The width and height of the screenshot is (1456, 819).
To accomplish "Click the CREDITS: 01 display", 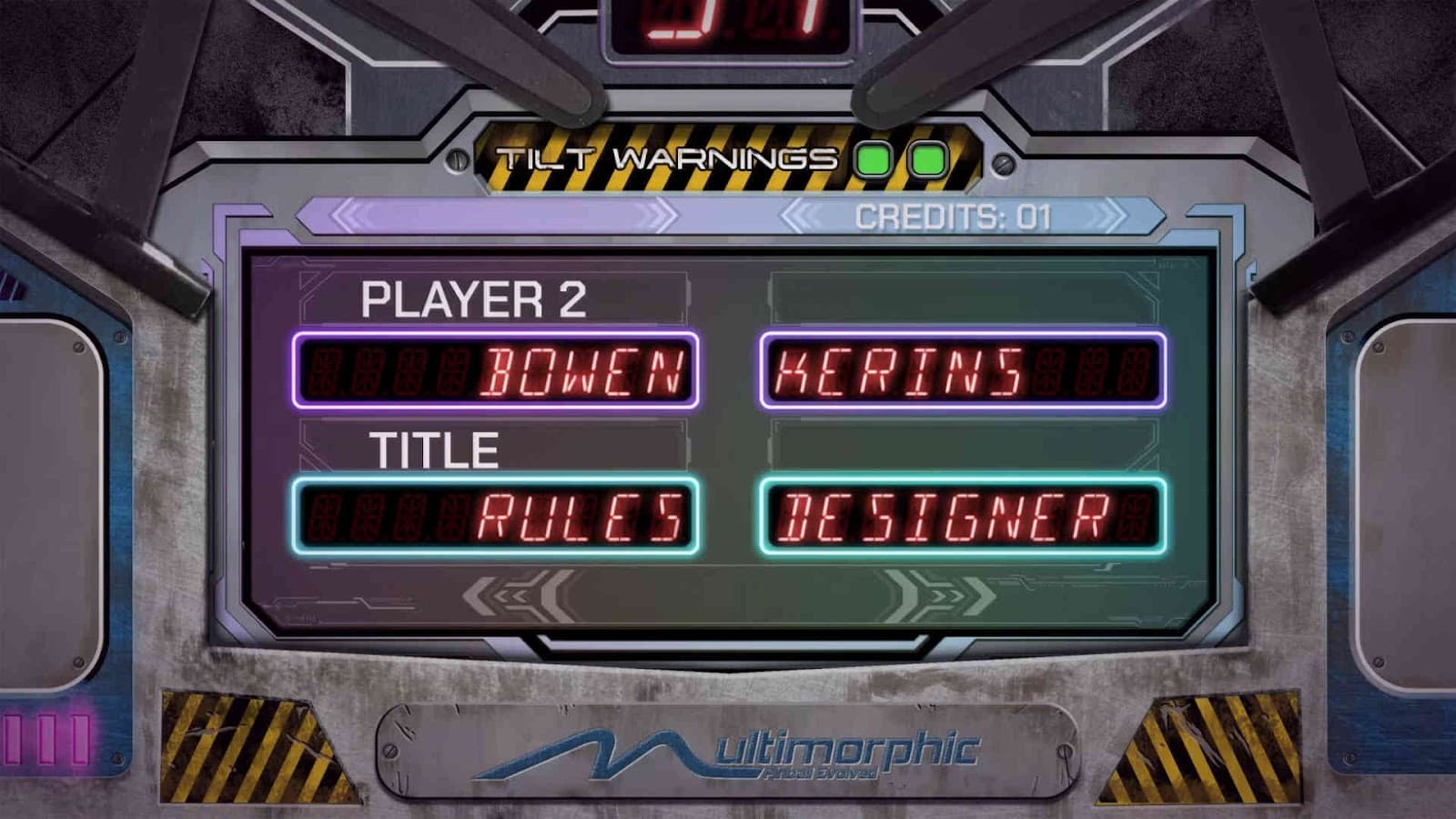I will [x=950, y=216].
